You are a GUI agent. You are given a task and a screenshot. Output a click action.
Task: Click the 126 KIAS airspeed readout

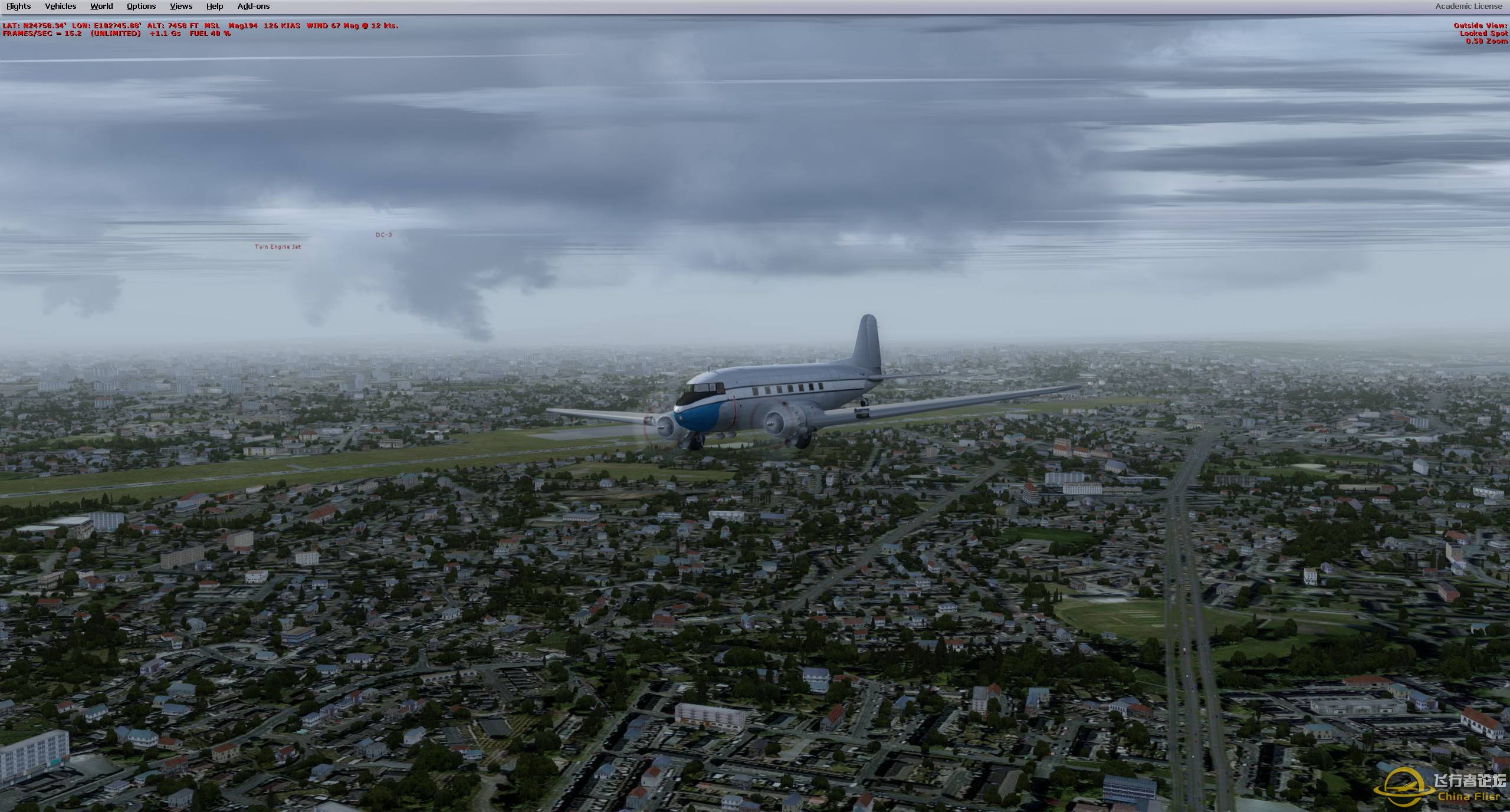(282, 25)
